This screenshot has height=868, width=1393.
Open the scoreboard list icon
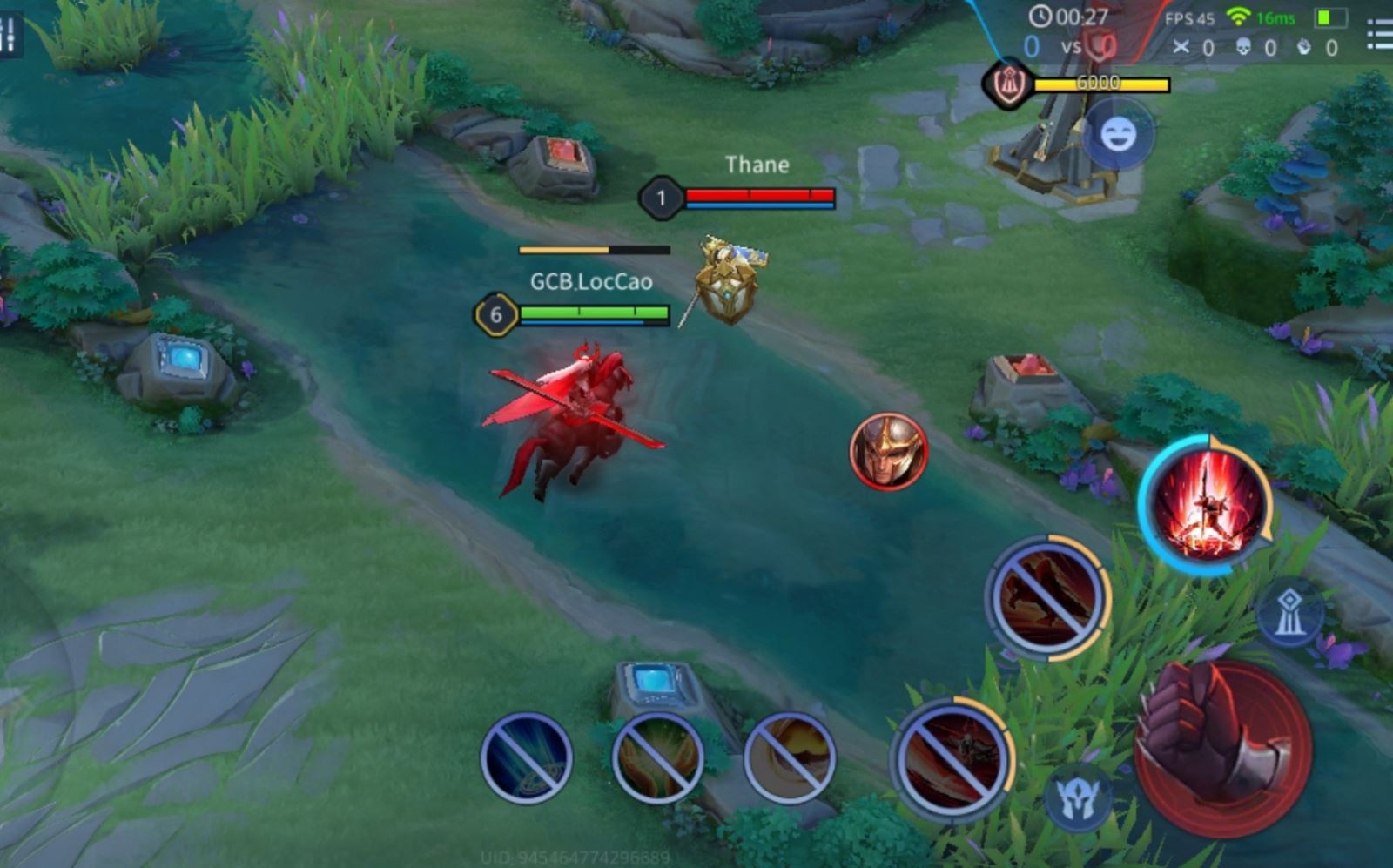click(x=1381, y=35)
